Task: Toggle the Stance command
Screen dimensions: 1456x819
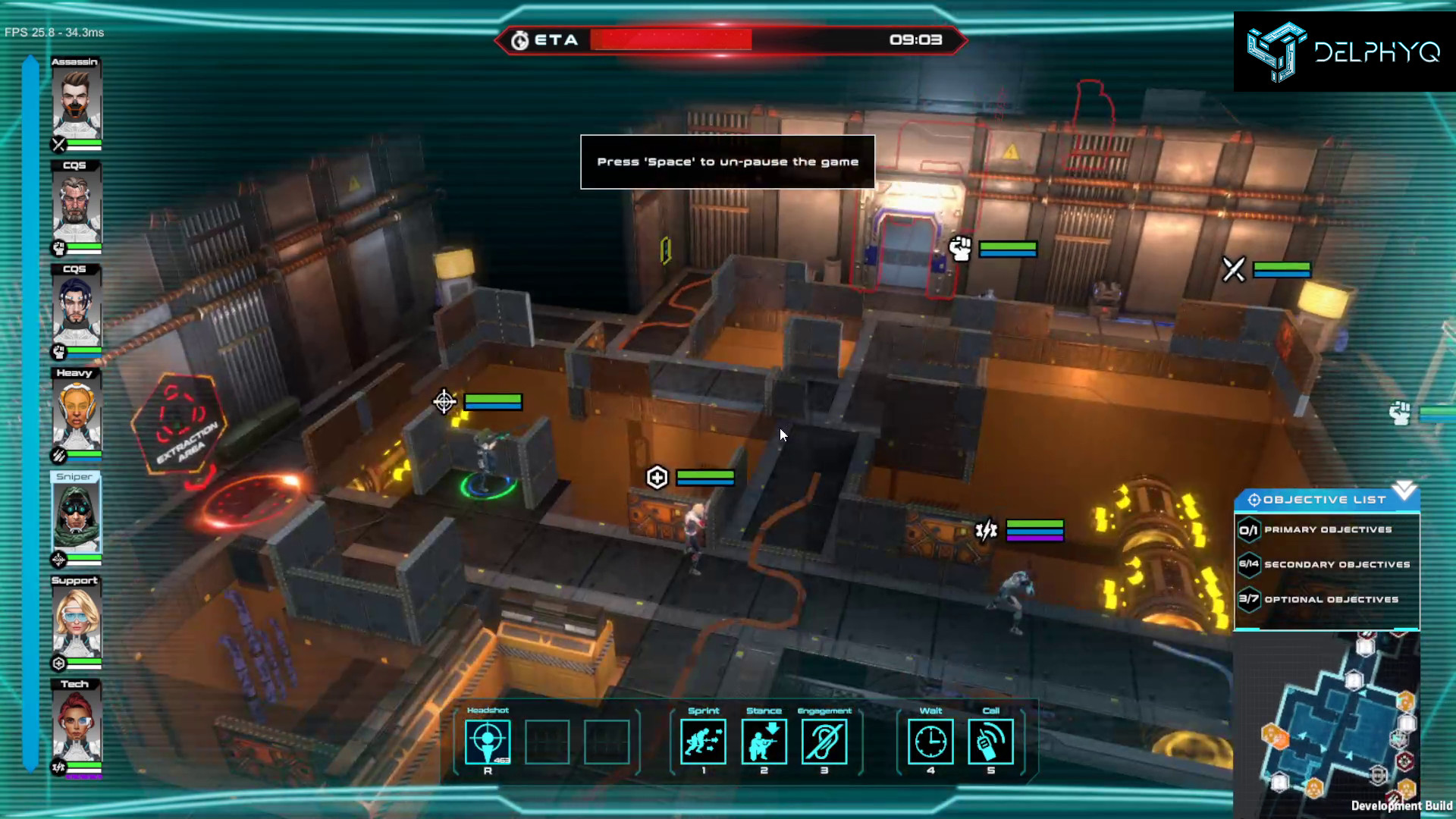Action: pos(764,742)
